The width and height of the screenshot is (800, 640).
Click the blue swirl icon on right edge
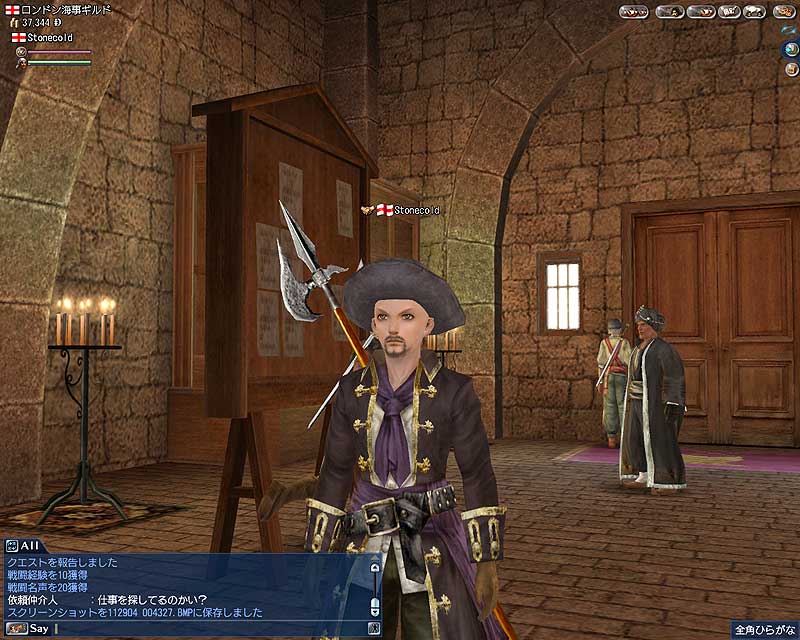790,30
